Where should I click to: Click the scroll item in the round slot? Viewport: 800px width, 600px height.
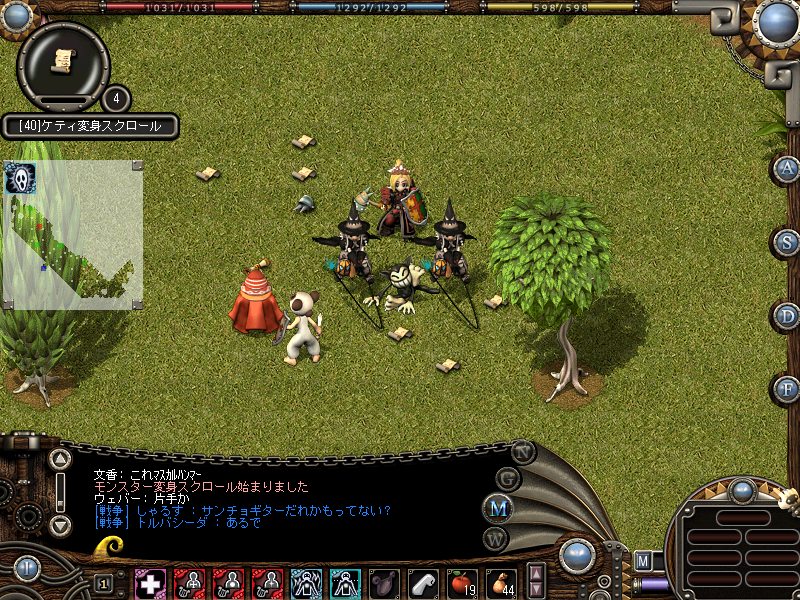[63, 61]
